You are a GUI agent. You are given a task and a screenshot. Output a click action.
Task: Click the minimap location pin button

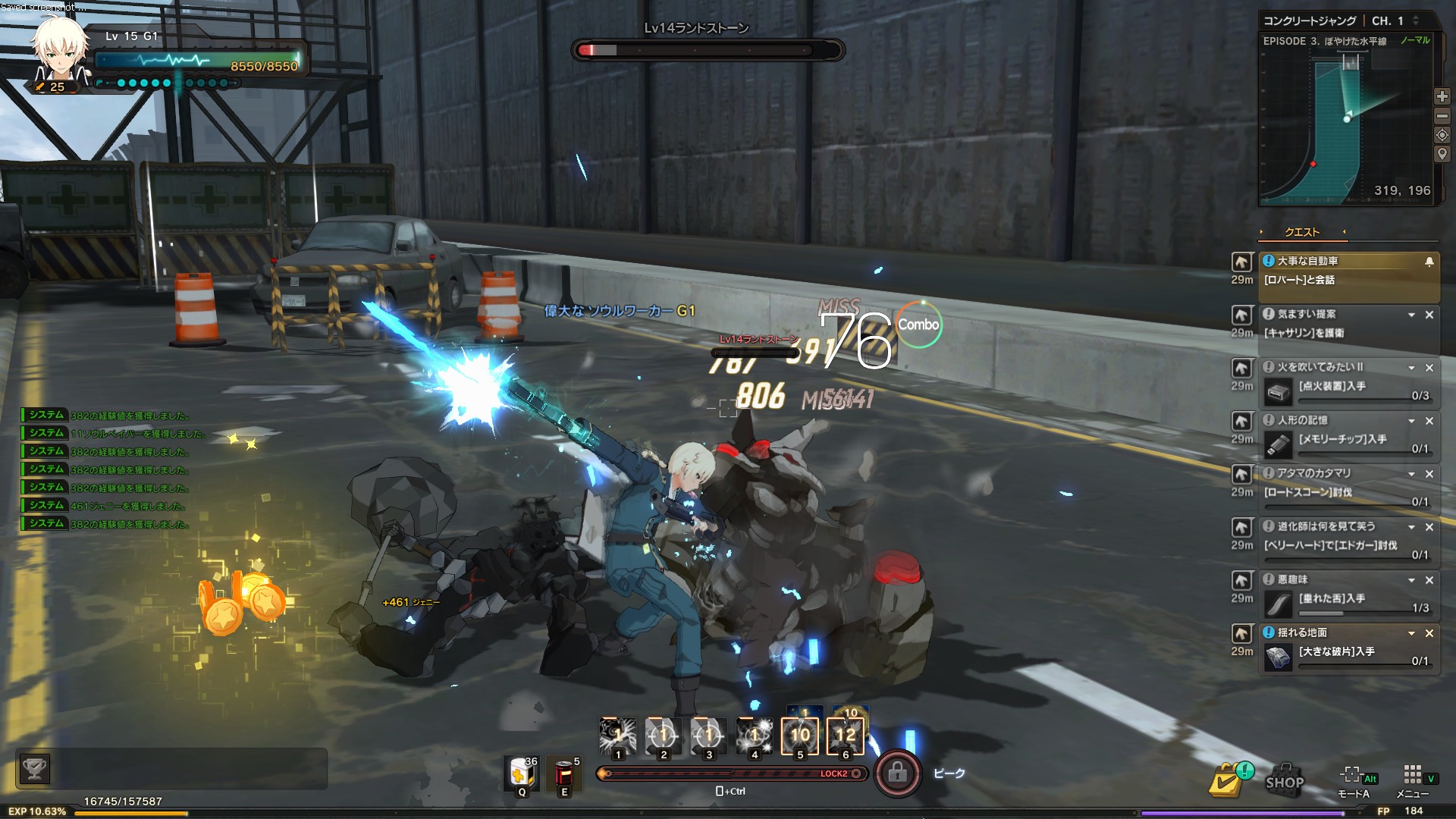pyautogui.click(x=1442, y=154)
